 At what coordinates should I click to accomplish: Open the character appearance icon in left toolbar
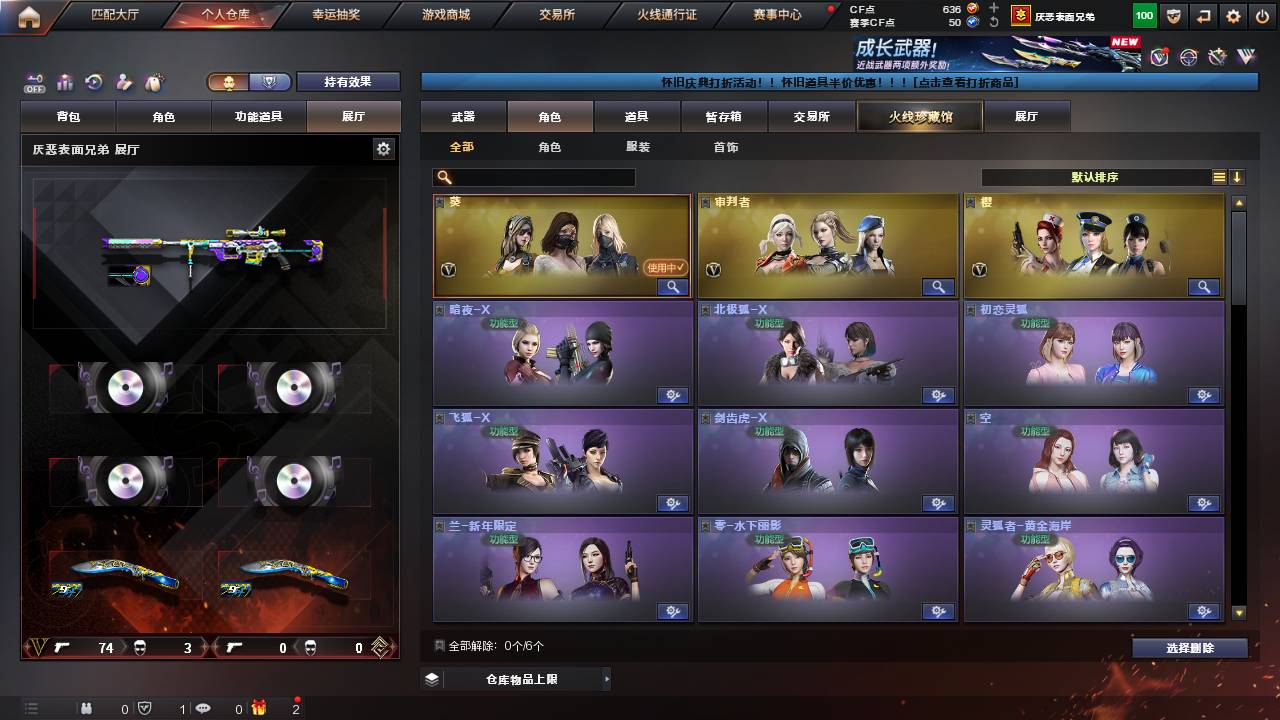point(123,81)
